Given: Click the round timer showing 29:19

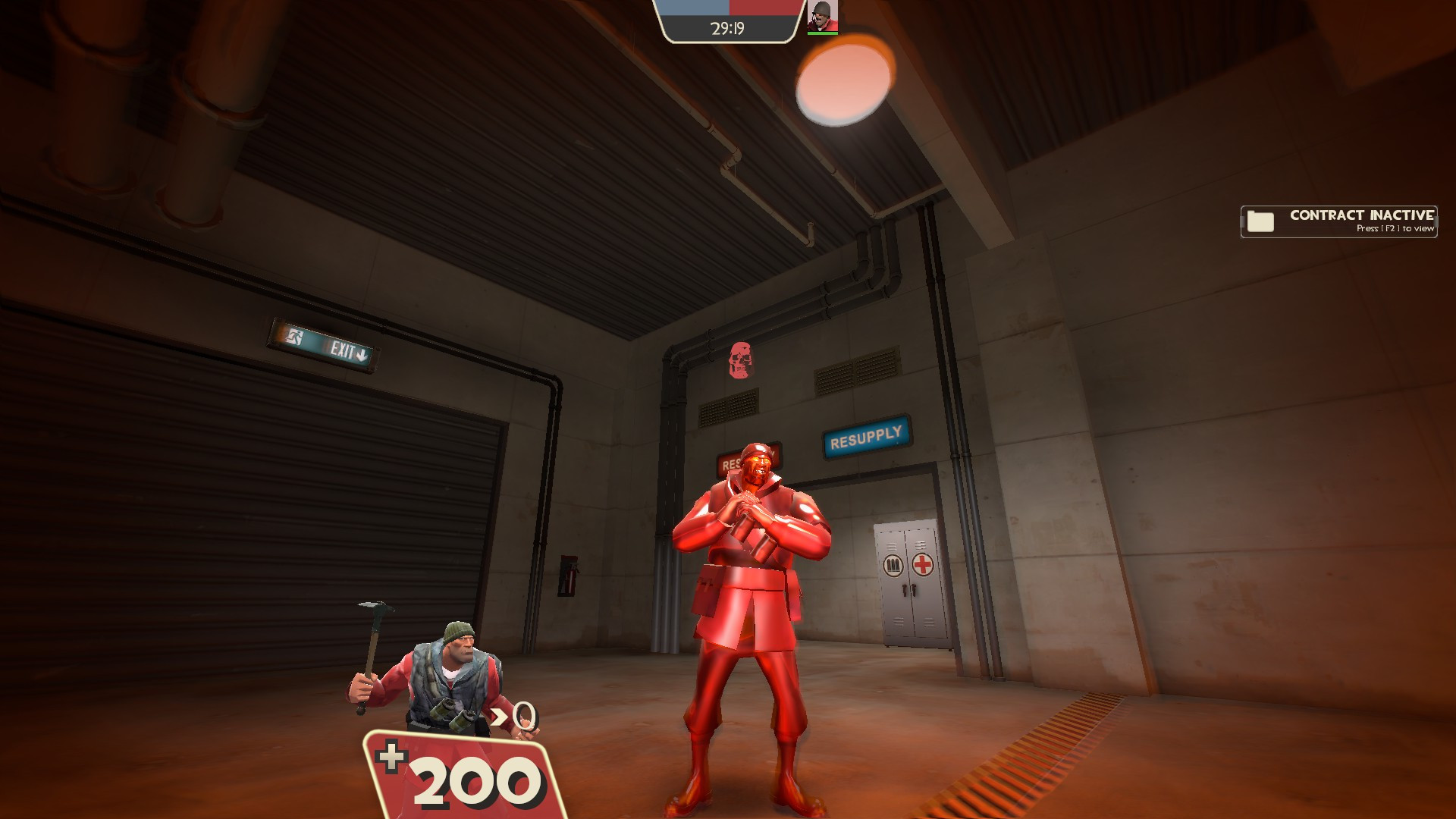Looking at the screenshot, I should point(729,28).
